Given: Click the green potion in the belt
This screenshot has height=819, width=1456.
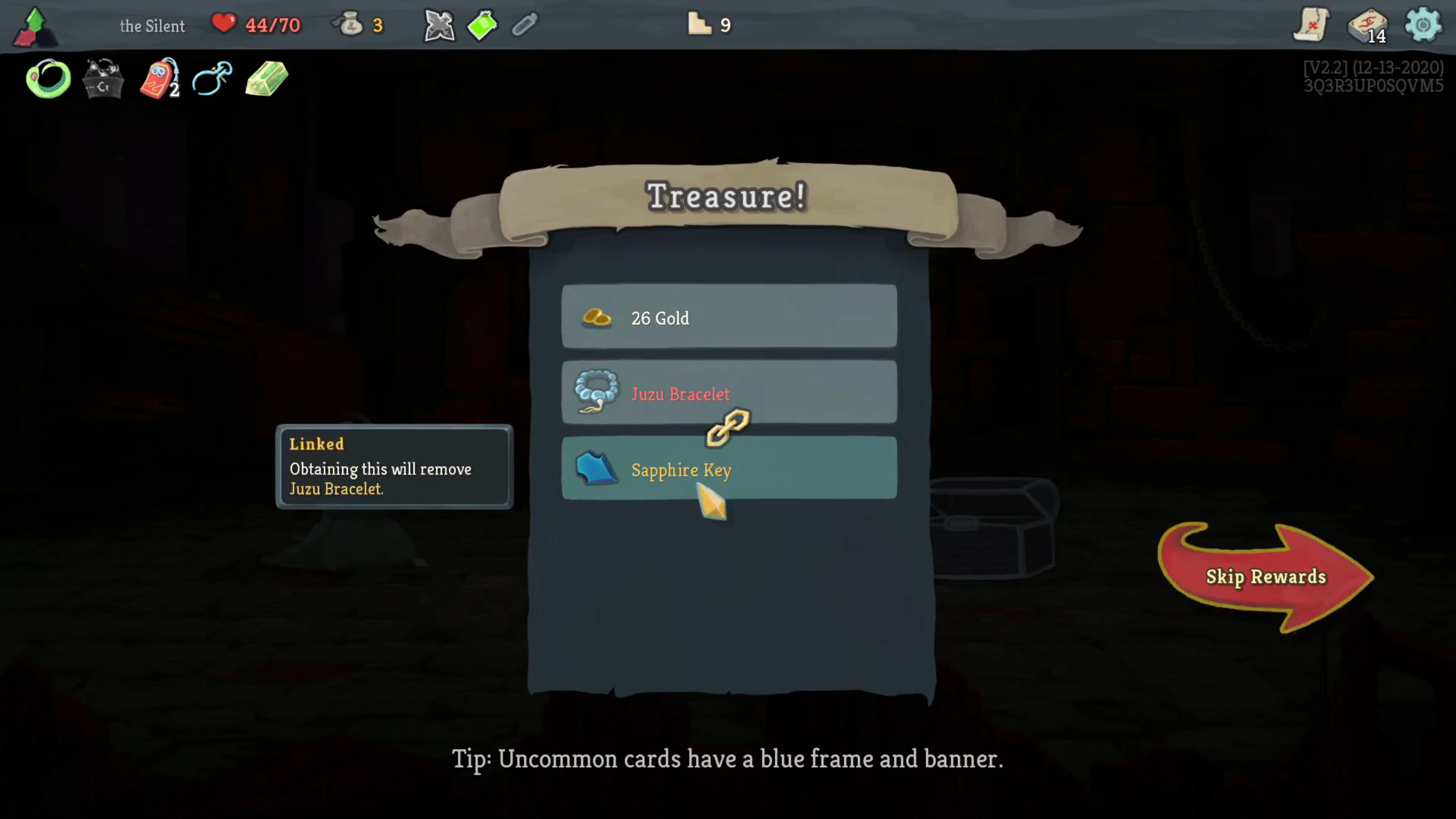Looking at the screenshot, I should tap(482, 24).
